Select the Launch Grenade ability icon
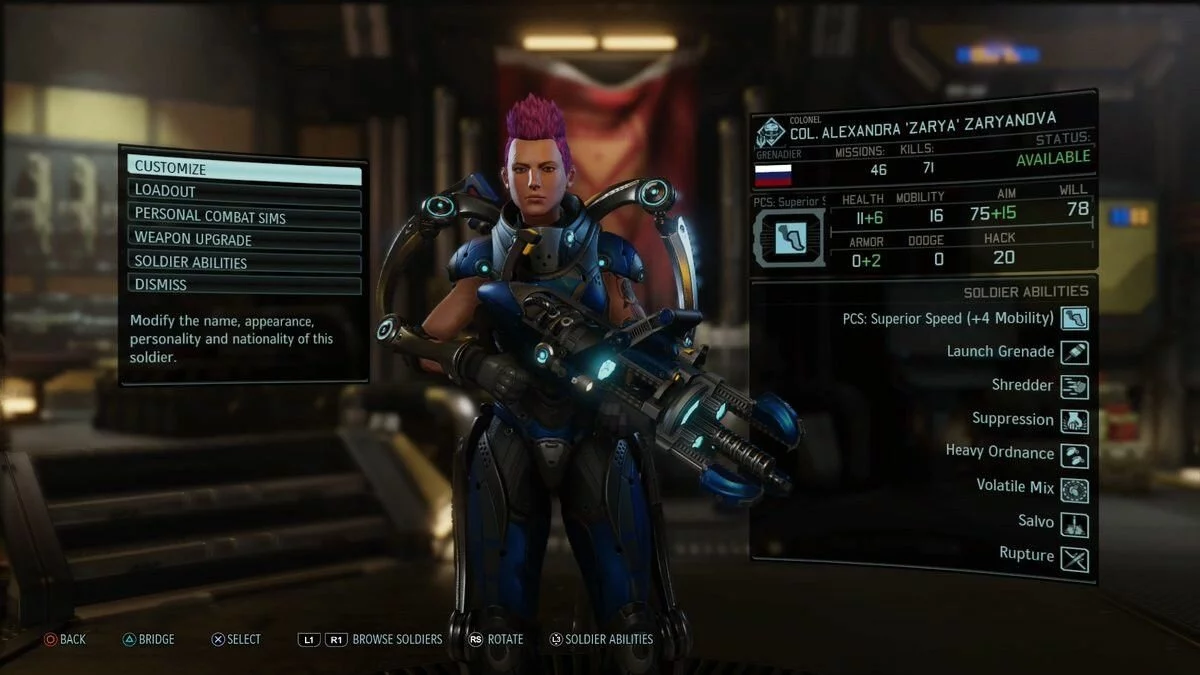This screenshot has height=675, width=1200. click(1074, 353)
